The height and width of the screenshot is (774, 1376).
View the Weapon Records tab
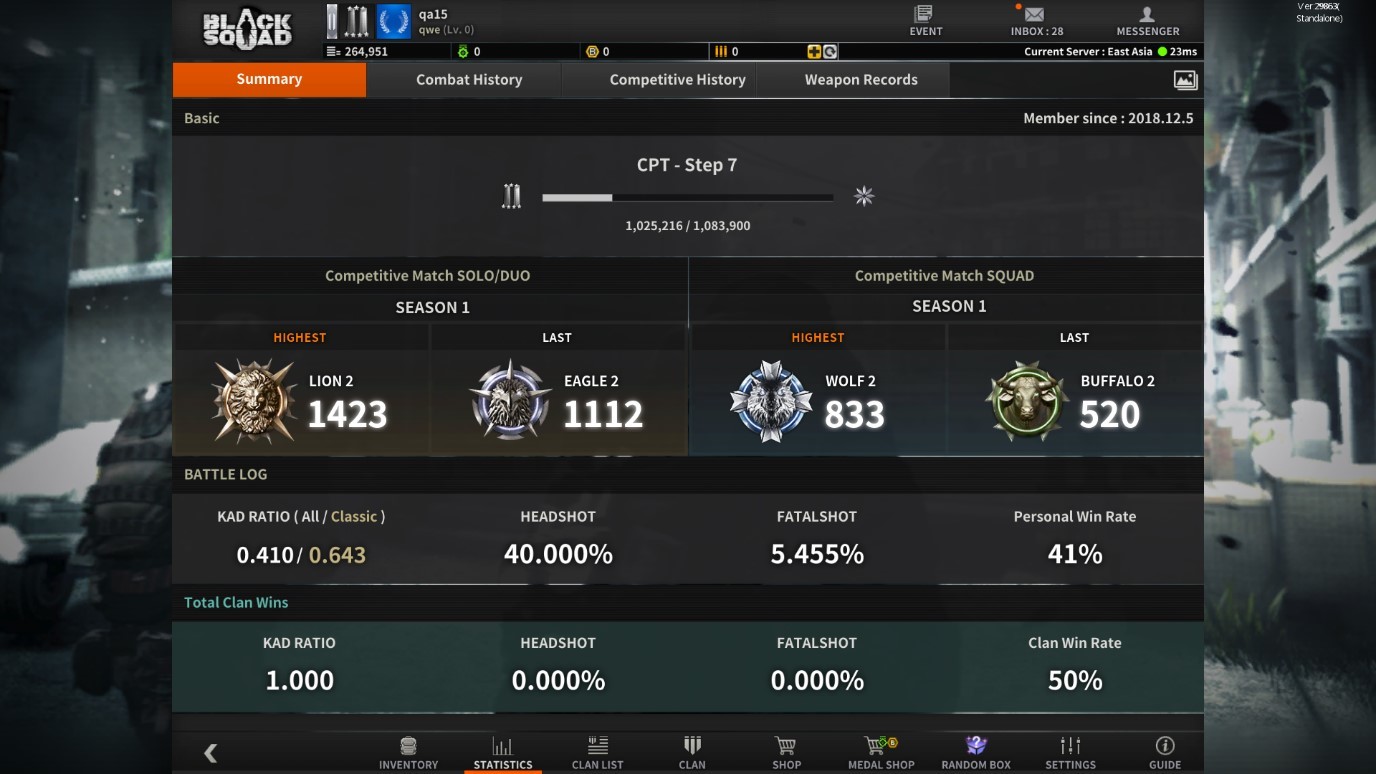pos(861,79)
